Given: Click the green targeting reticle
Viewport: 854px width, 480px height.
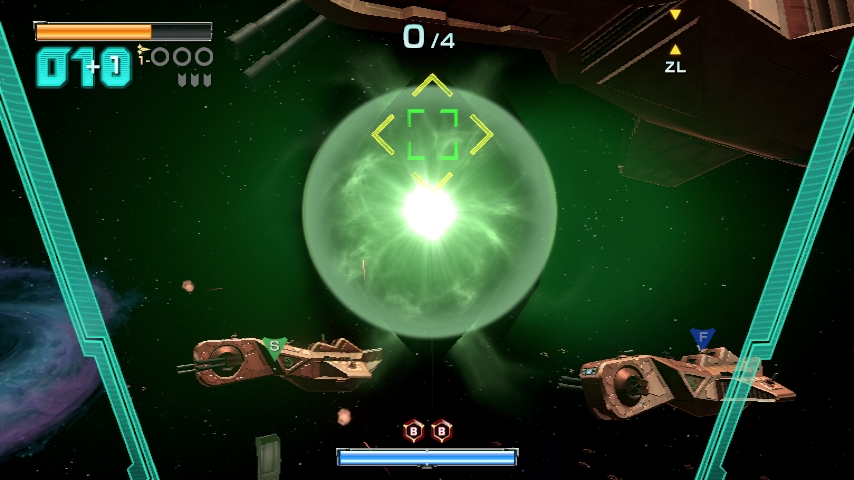Looking at the screenshot, I should coord(433,134).
